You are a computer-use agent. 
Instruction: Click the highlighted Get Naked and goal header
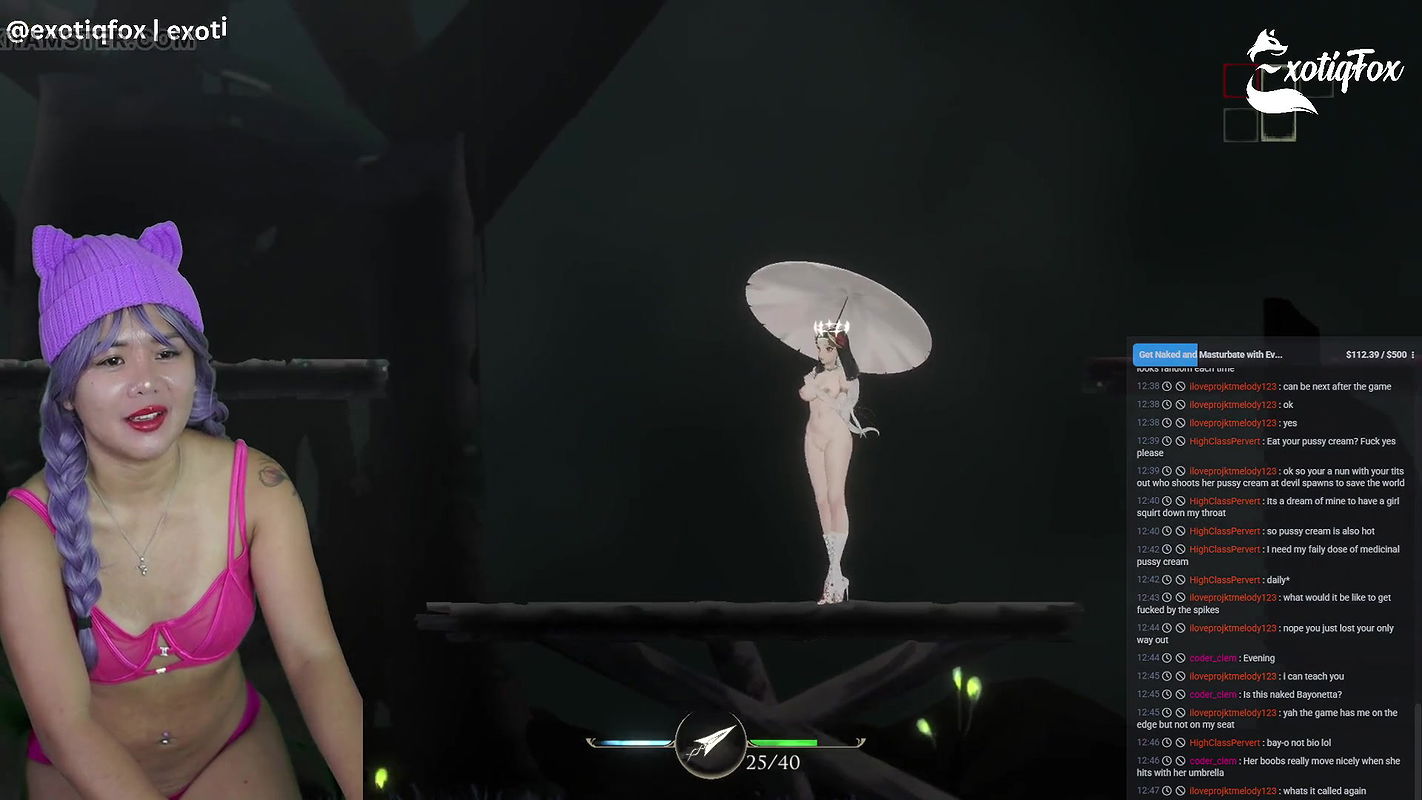1165,354
